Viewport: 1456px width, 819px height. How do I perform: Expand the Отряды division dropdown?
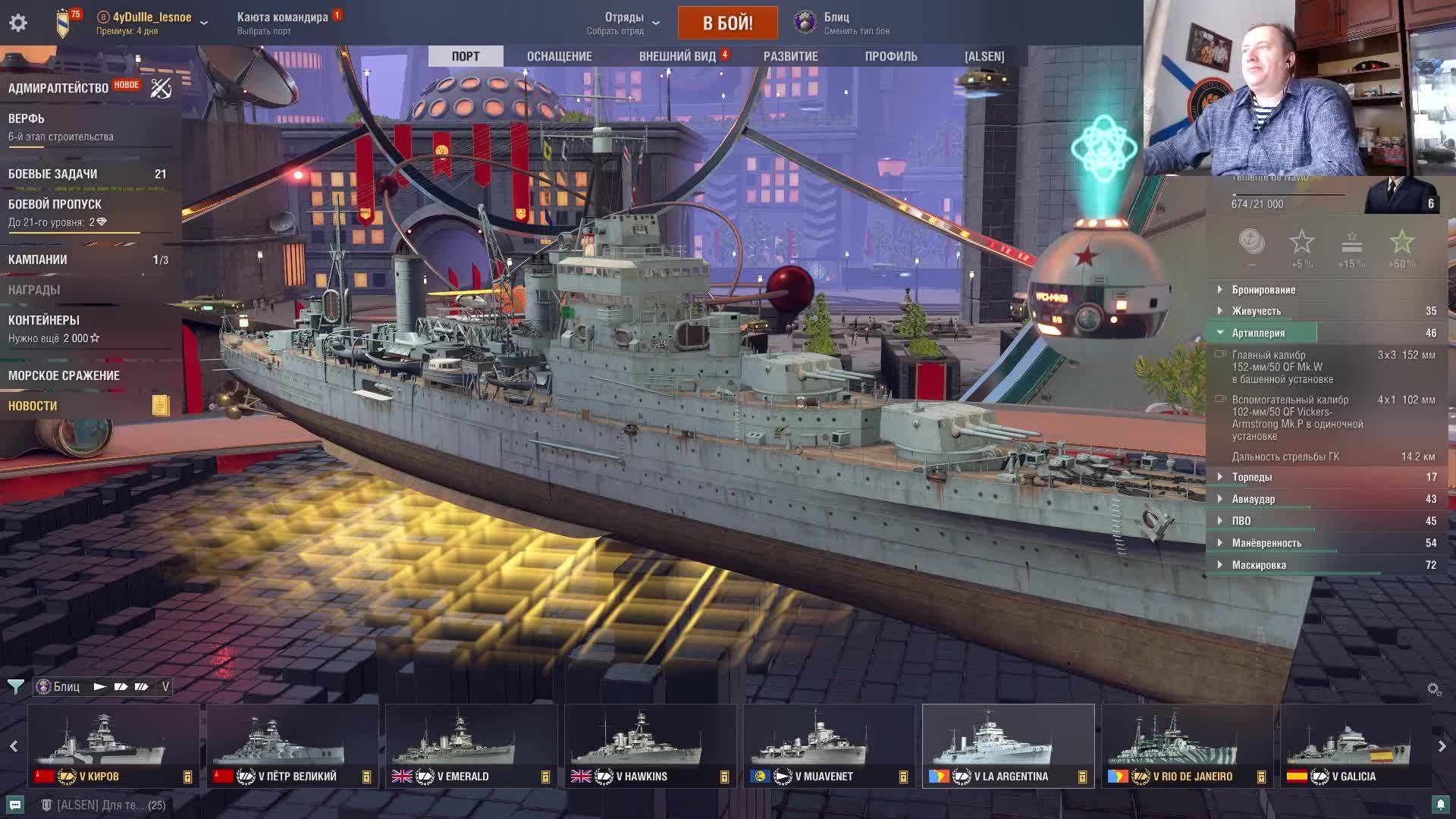[x=624, y=23]
